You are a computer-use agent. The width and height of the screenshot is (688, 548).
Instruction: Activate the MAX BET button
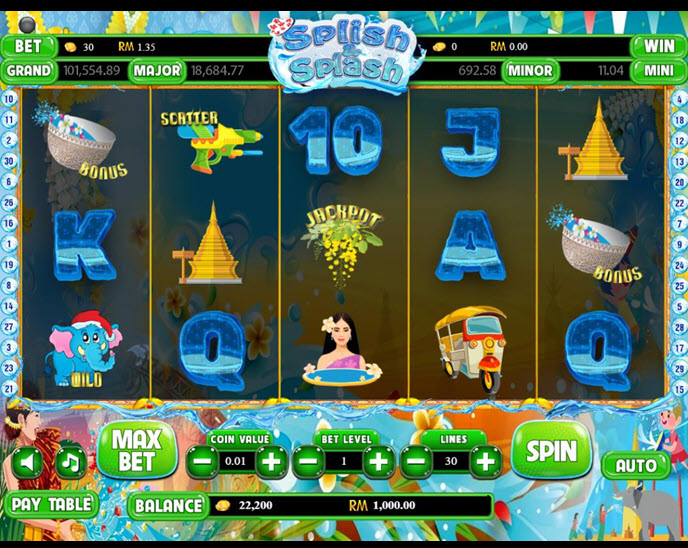point(136,450)
